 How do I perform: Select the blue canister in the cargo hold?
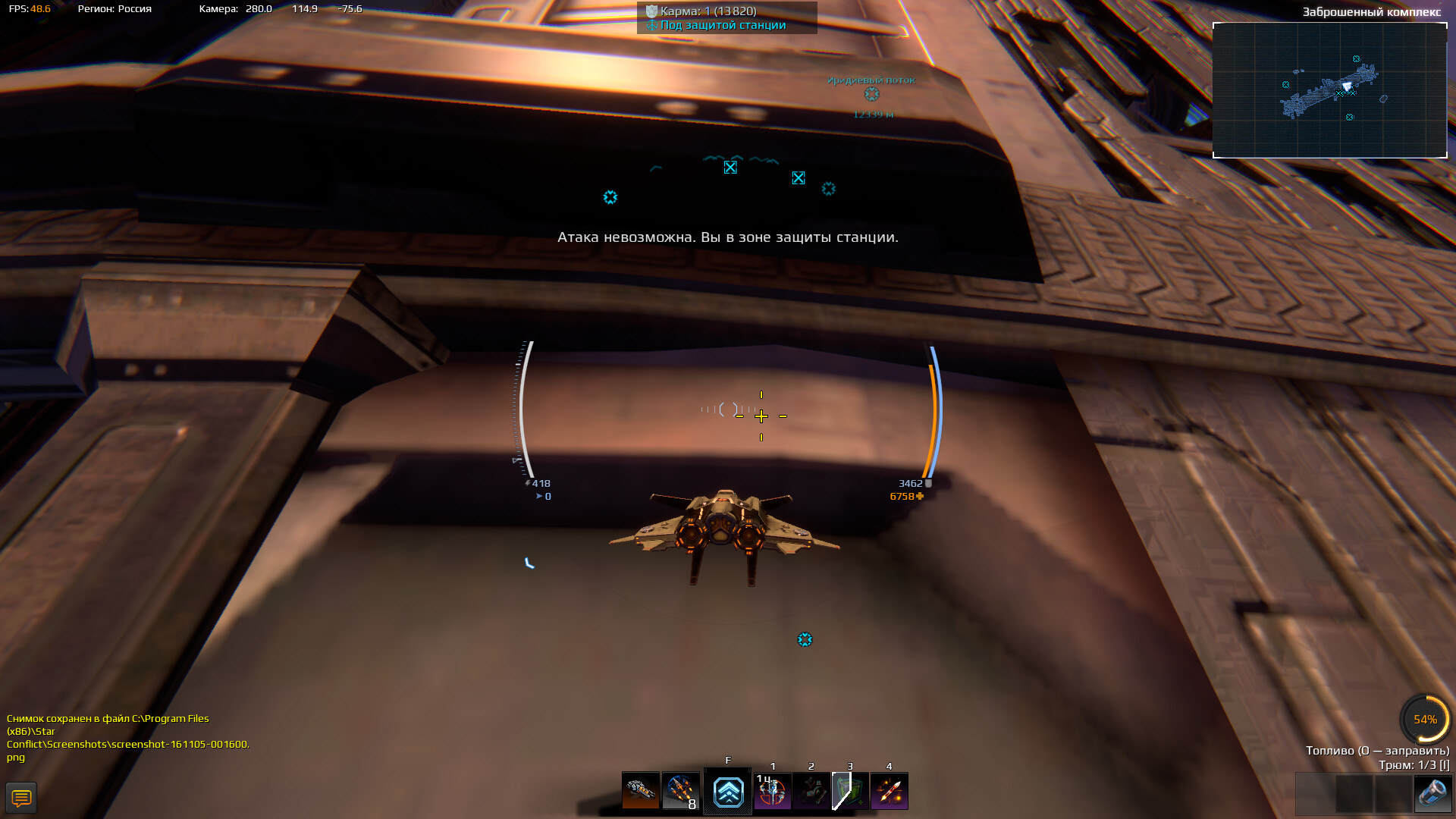1432,794
